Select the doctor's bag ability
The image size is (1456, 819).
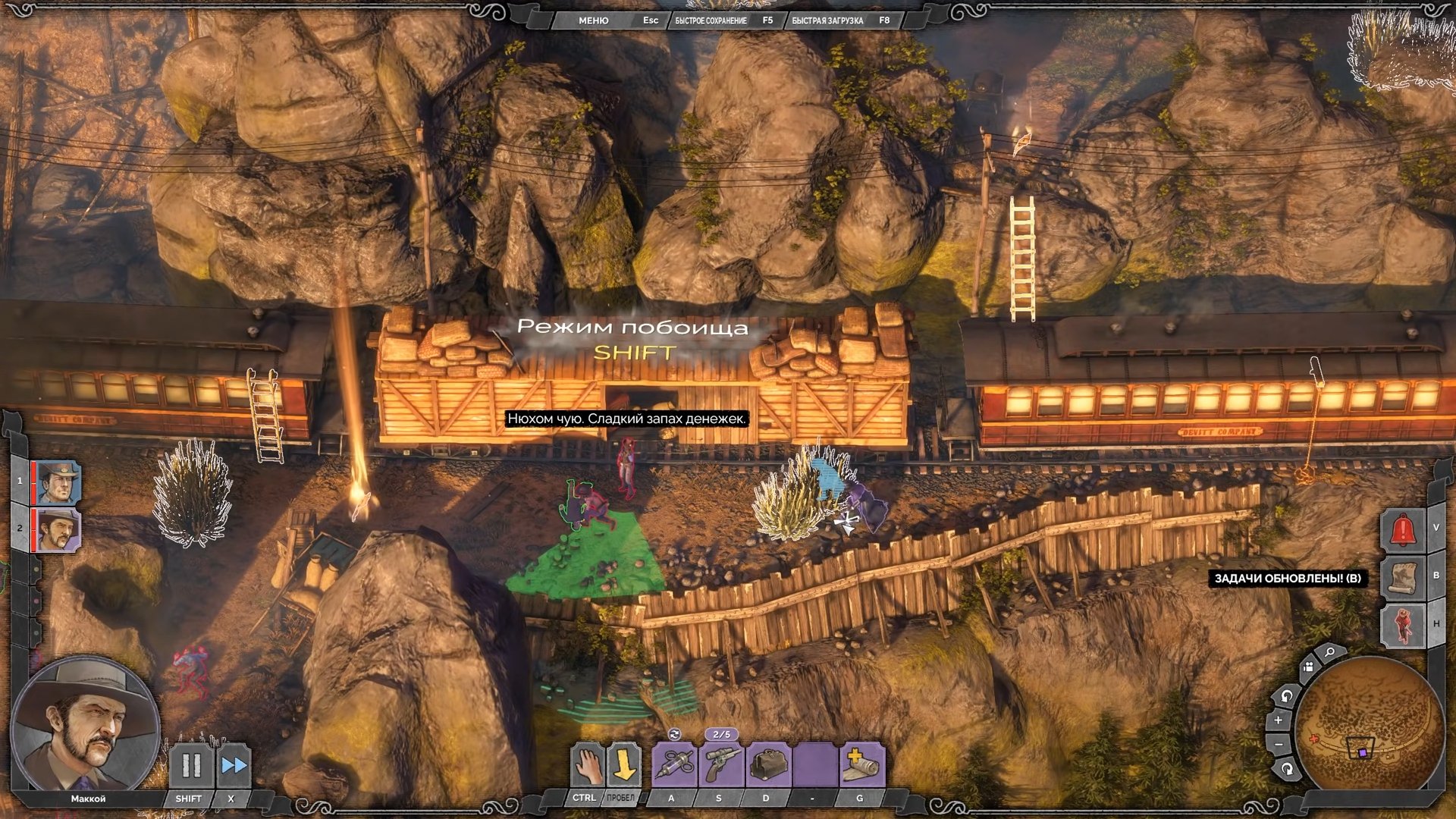(767, 765)
